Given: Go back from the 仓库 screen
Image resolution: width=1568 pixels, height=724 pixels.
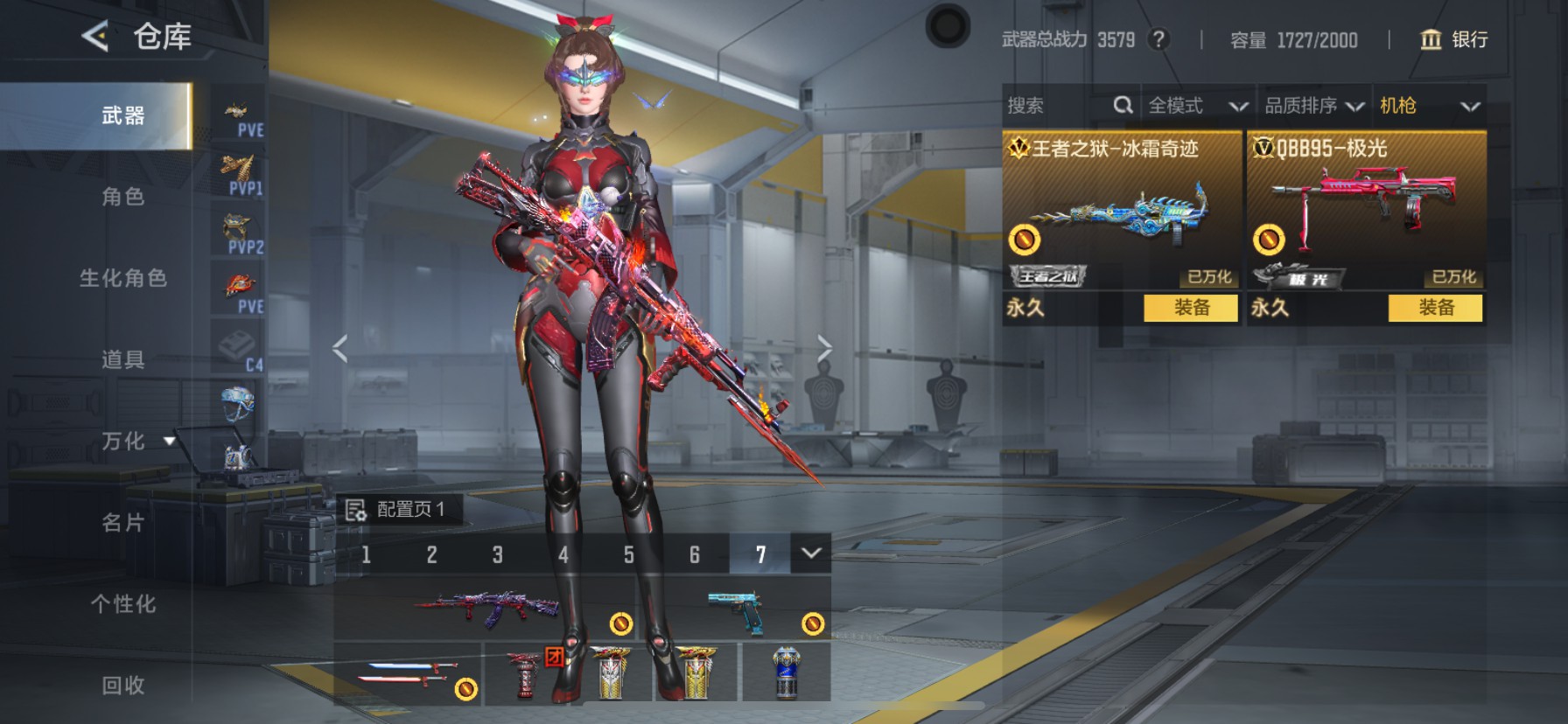Looking at the screenshot, I should pyautogui.click(x=95, y=37).
